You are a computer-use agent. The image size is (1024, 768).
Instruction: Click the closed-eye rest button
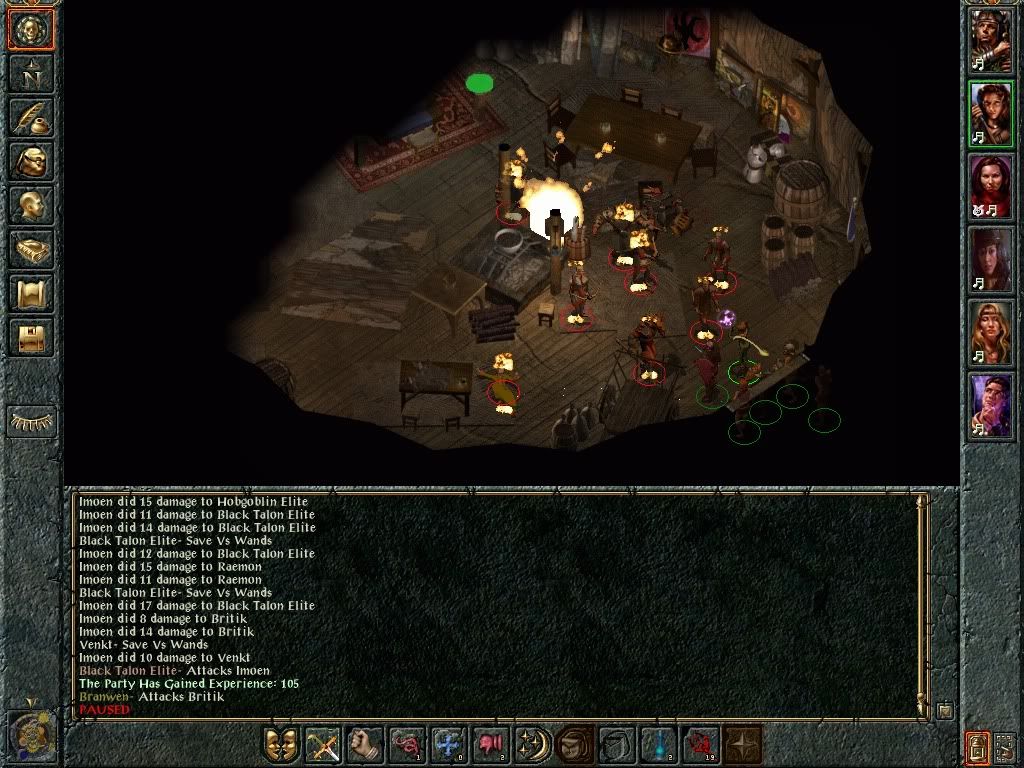(31, 422)
